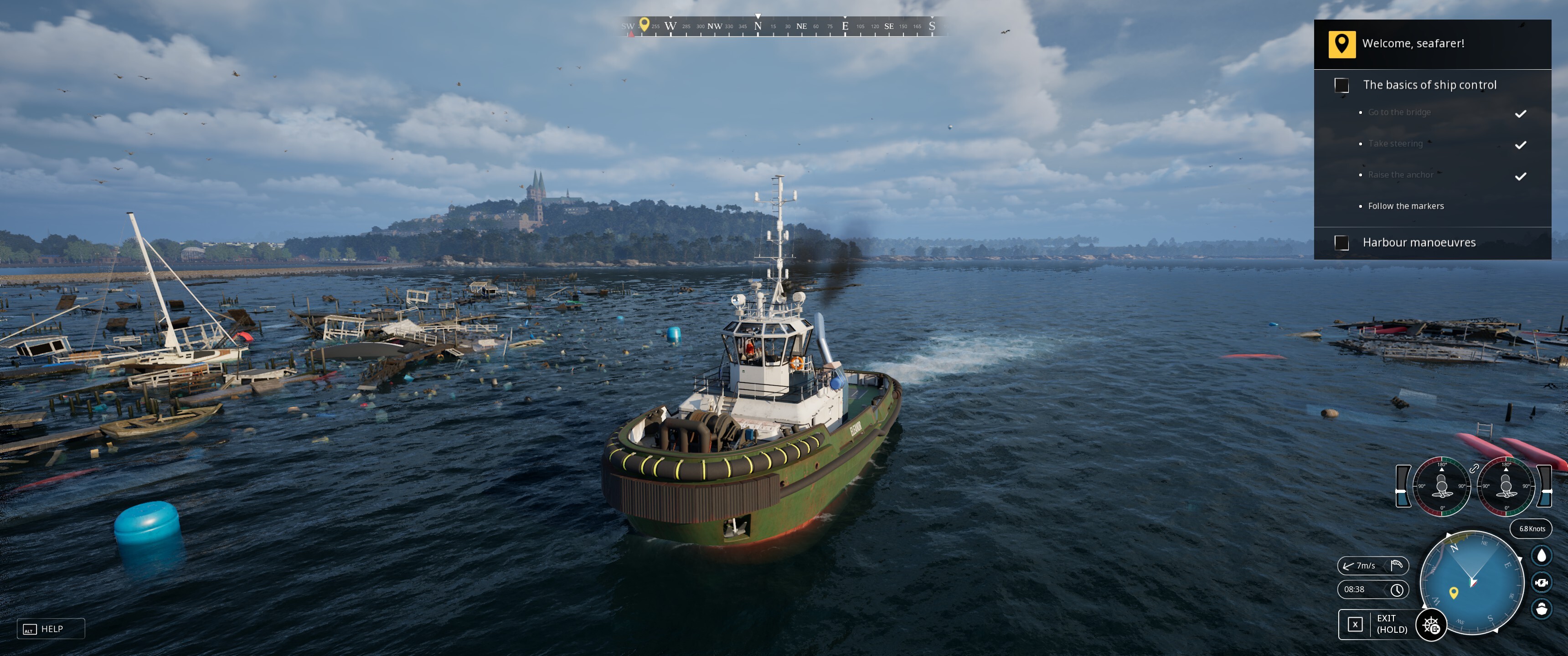Click the yellow waypoint pin on the minimap
The width and height of the screenshot is (1568, 656).
point(1454,592)
